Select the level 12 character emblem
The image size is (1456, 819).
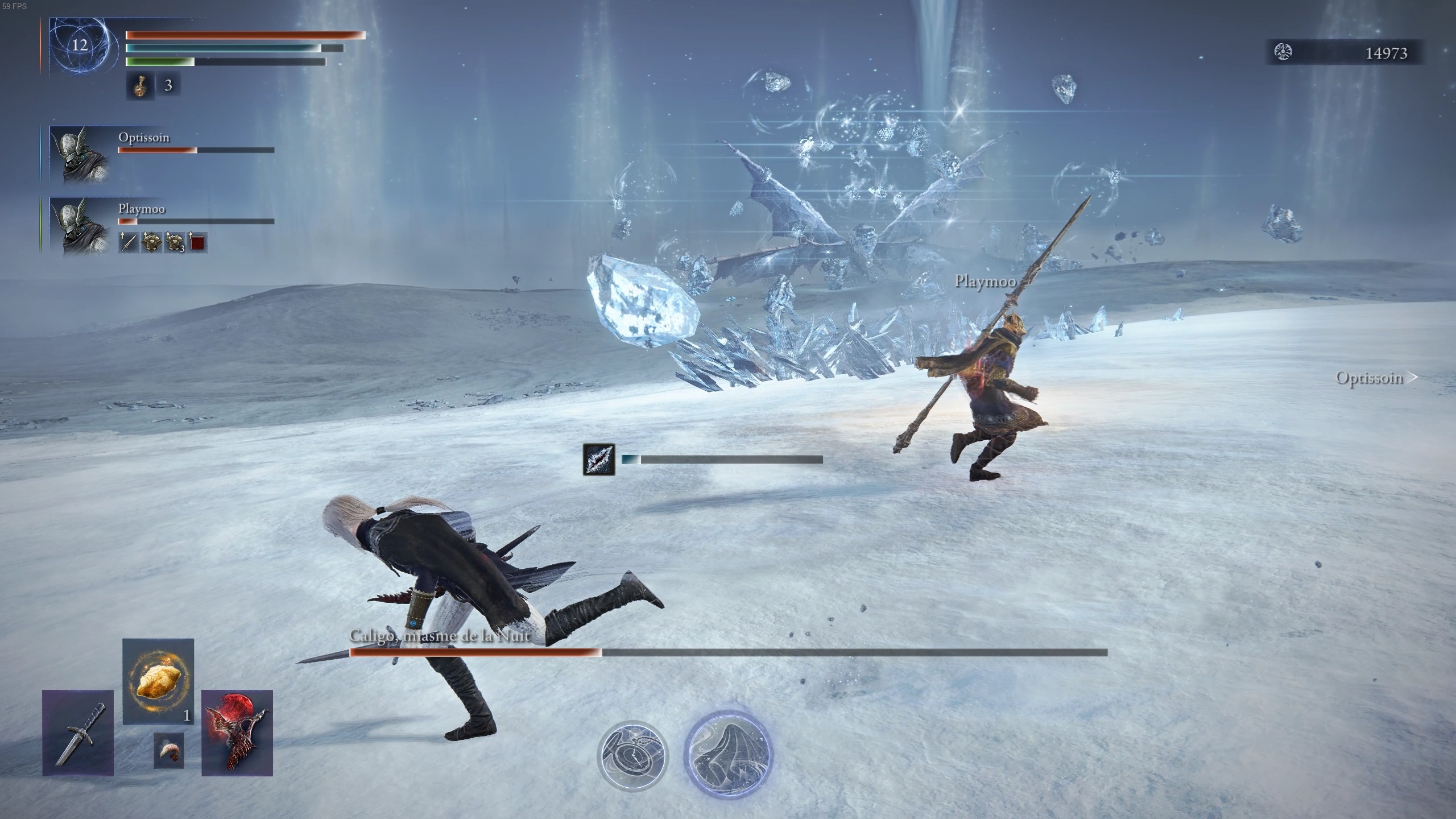79,45
